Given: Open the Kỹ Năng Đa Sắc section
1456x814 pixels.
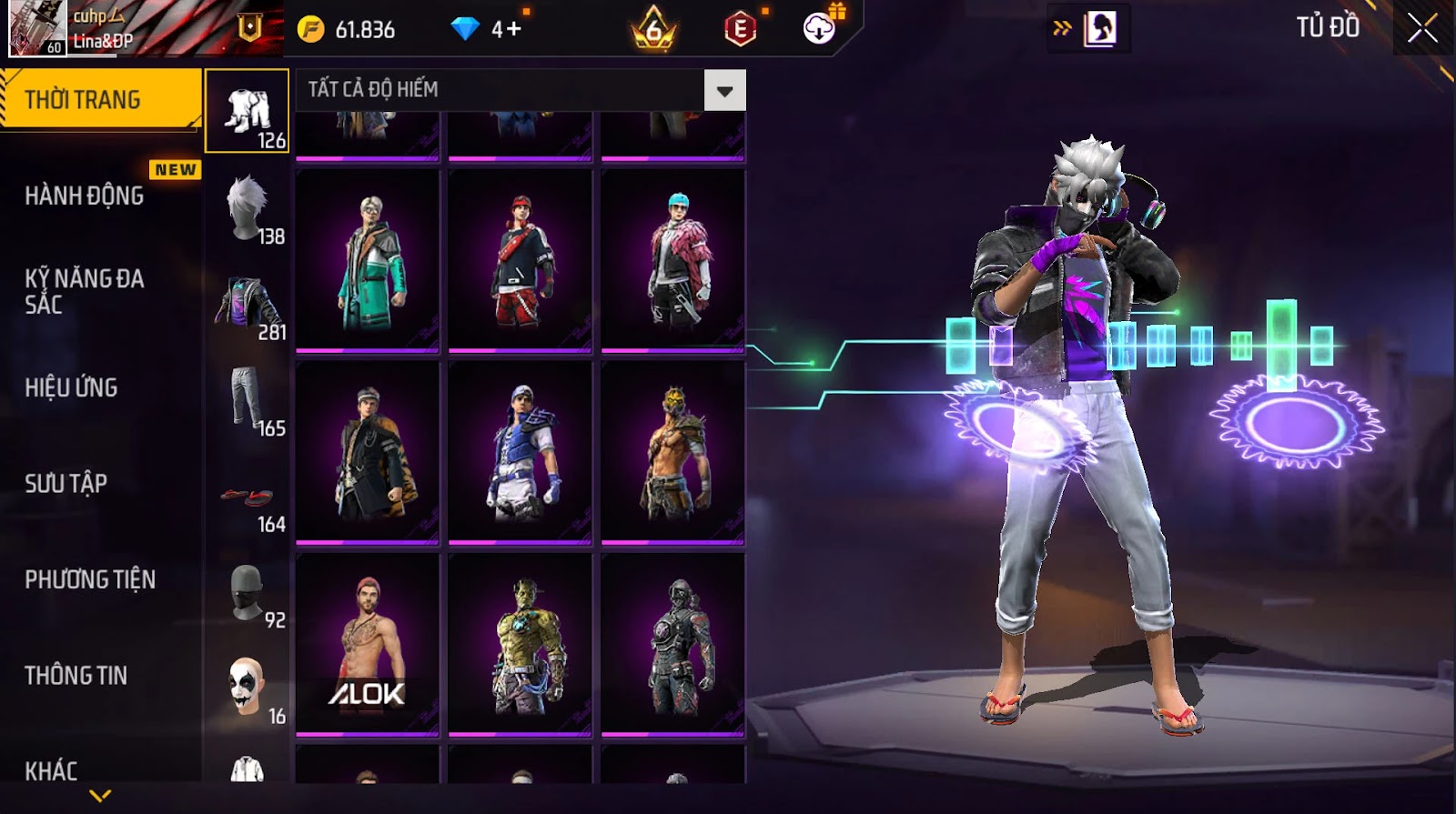Looking at the screenshot, I should 85,291.
